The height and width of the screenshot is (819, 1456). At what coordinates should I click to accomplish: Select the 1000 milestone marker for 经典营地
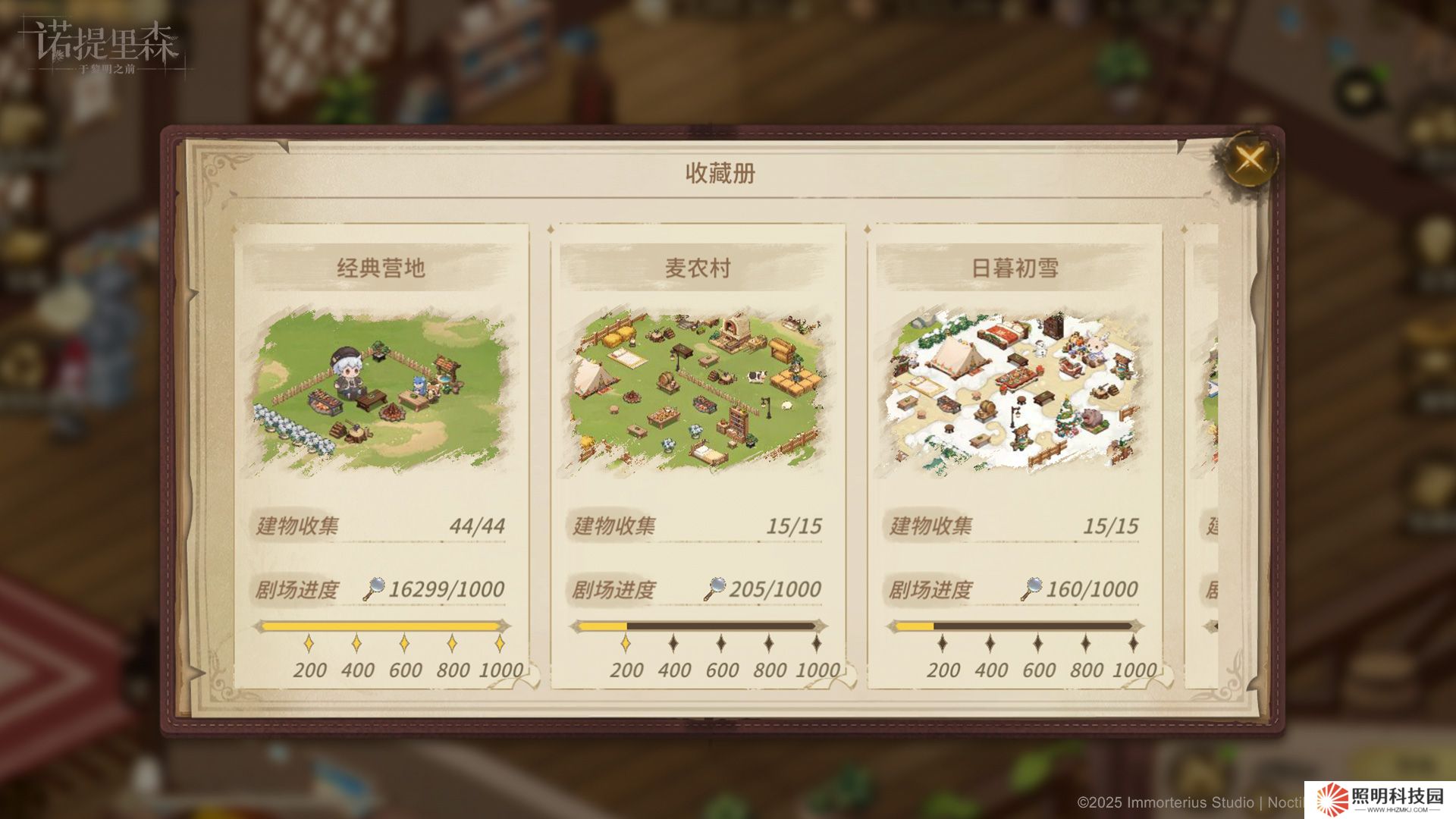point(500,644)
